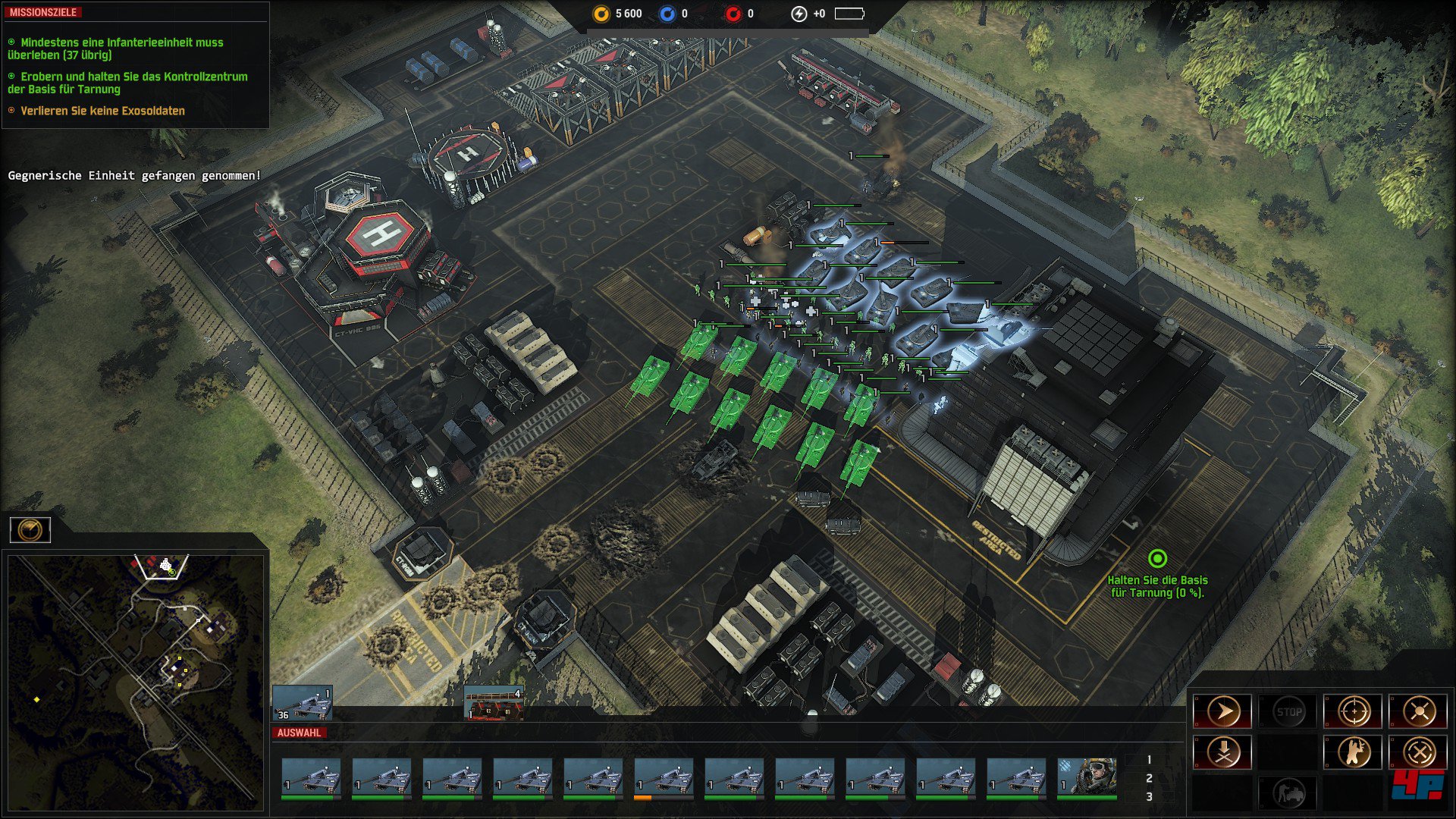Select the tank with the orange health bar
The height and width of the screenshot is (819, 1456).
click(x=664, y=778)
